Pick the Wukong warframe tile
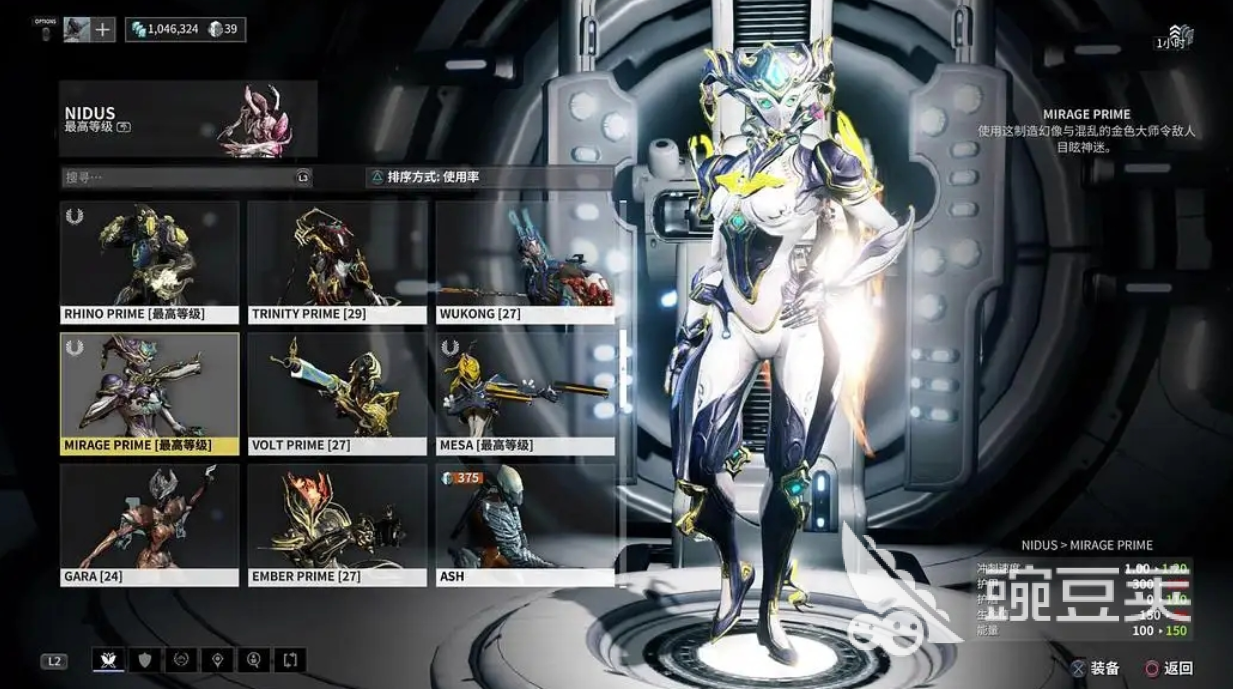The image size is (1233, 689). point(525,262)
